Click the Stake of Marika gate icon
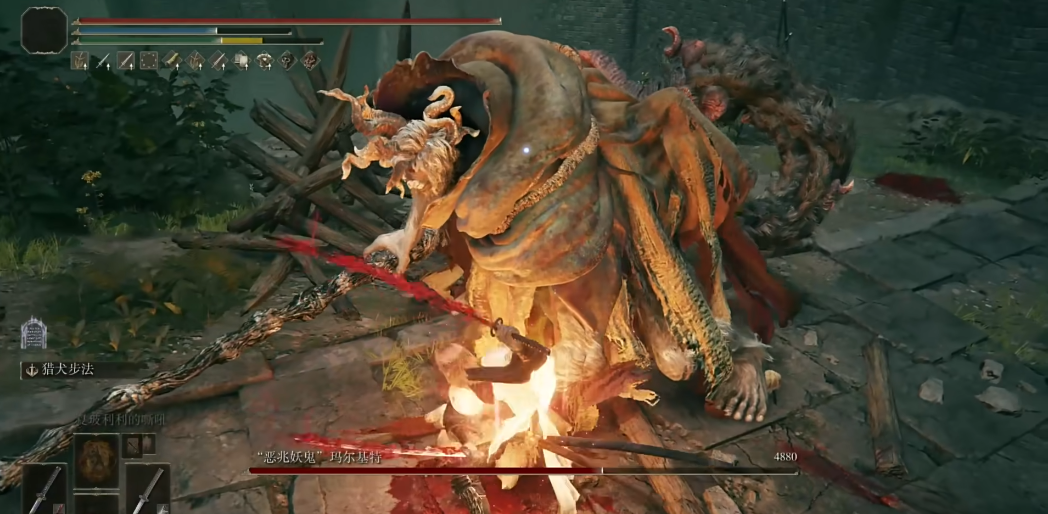The height and width of the screenshot is (514, 1048). (x=33, y=333)
